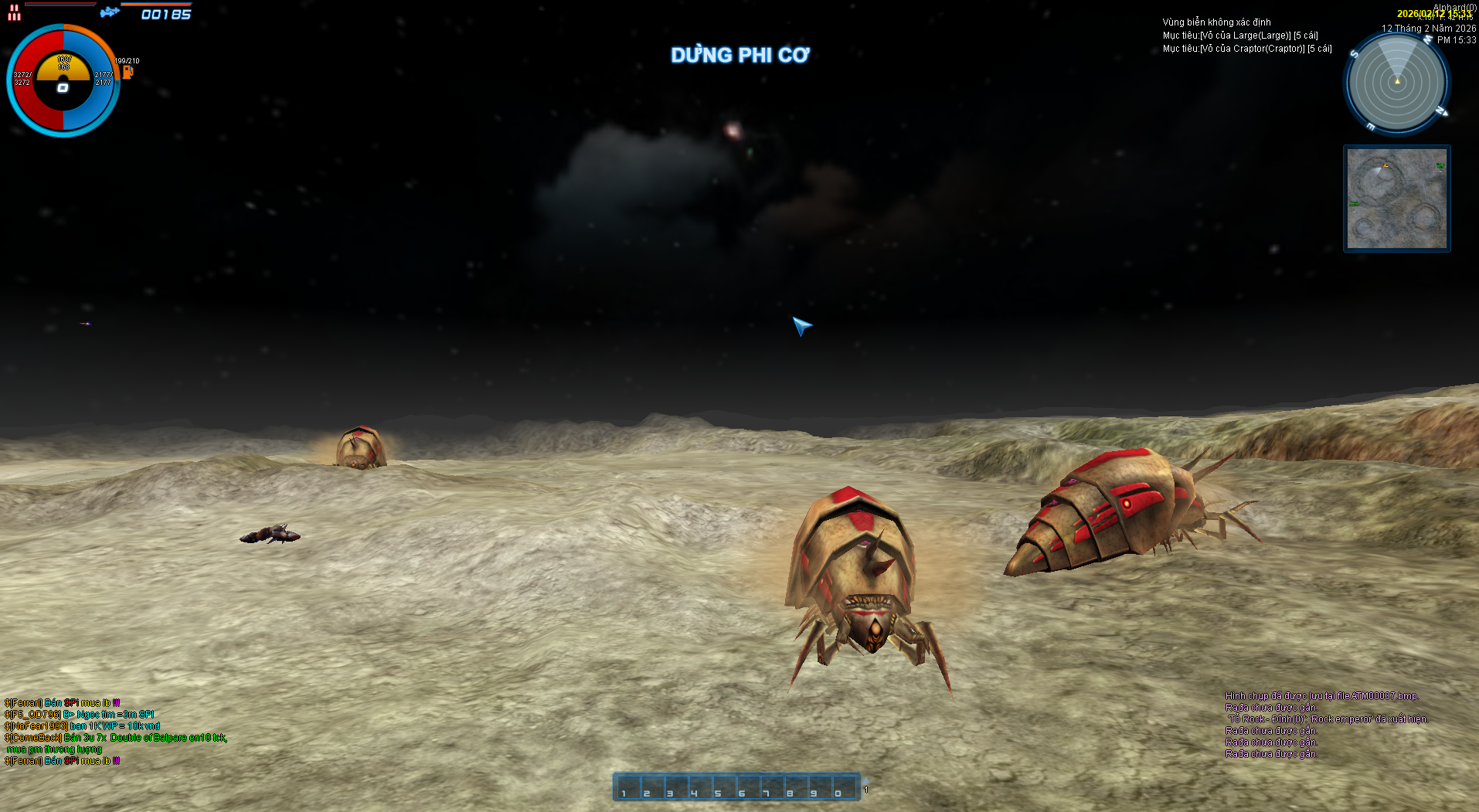Click the hotbar page-up arrow
The height and width of the screenshot is (812, 1479).
(866, 781)
